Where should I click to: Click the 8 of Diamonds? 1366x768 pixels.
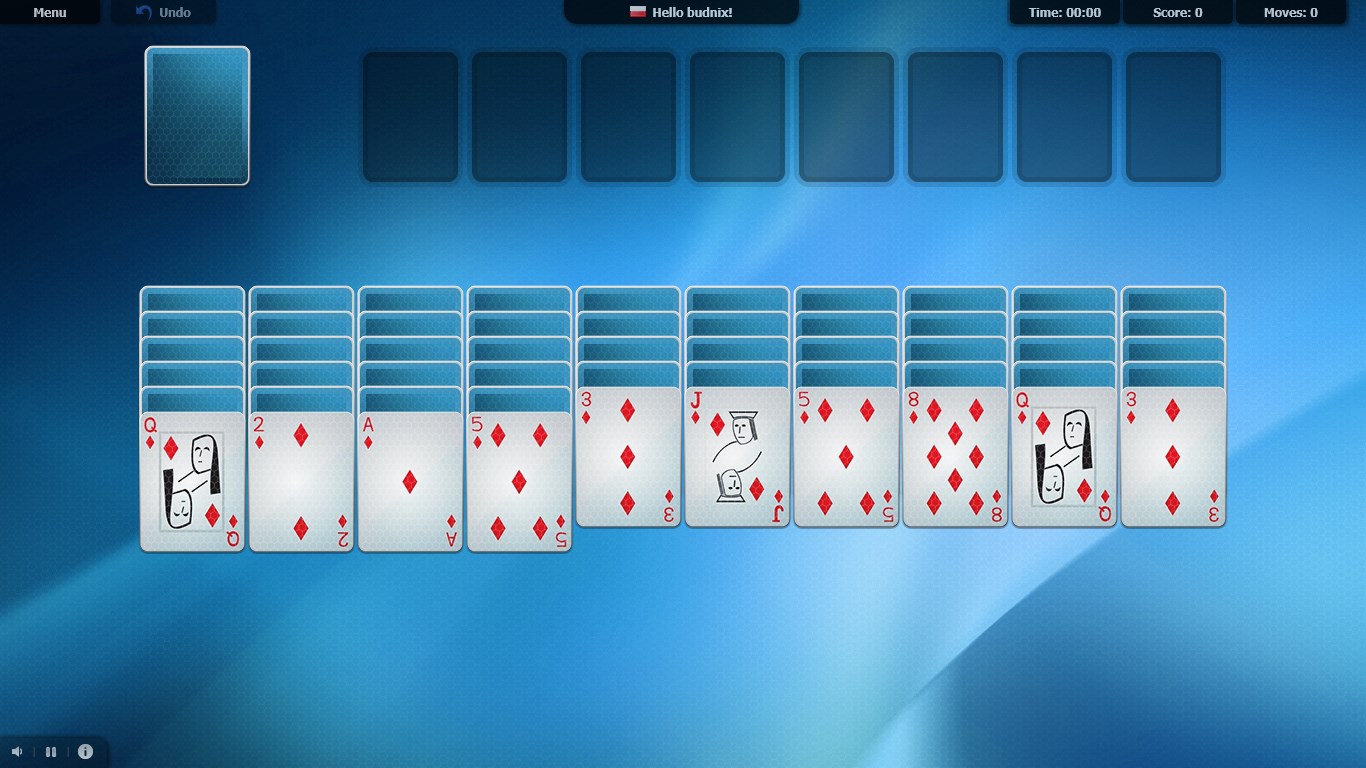point(955,455)
